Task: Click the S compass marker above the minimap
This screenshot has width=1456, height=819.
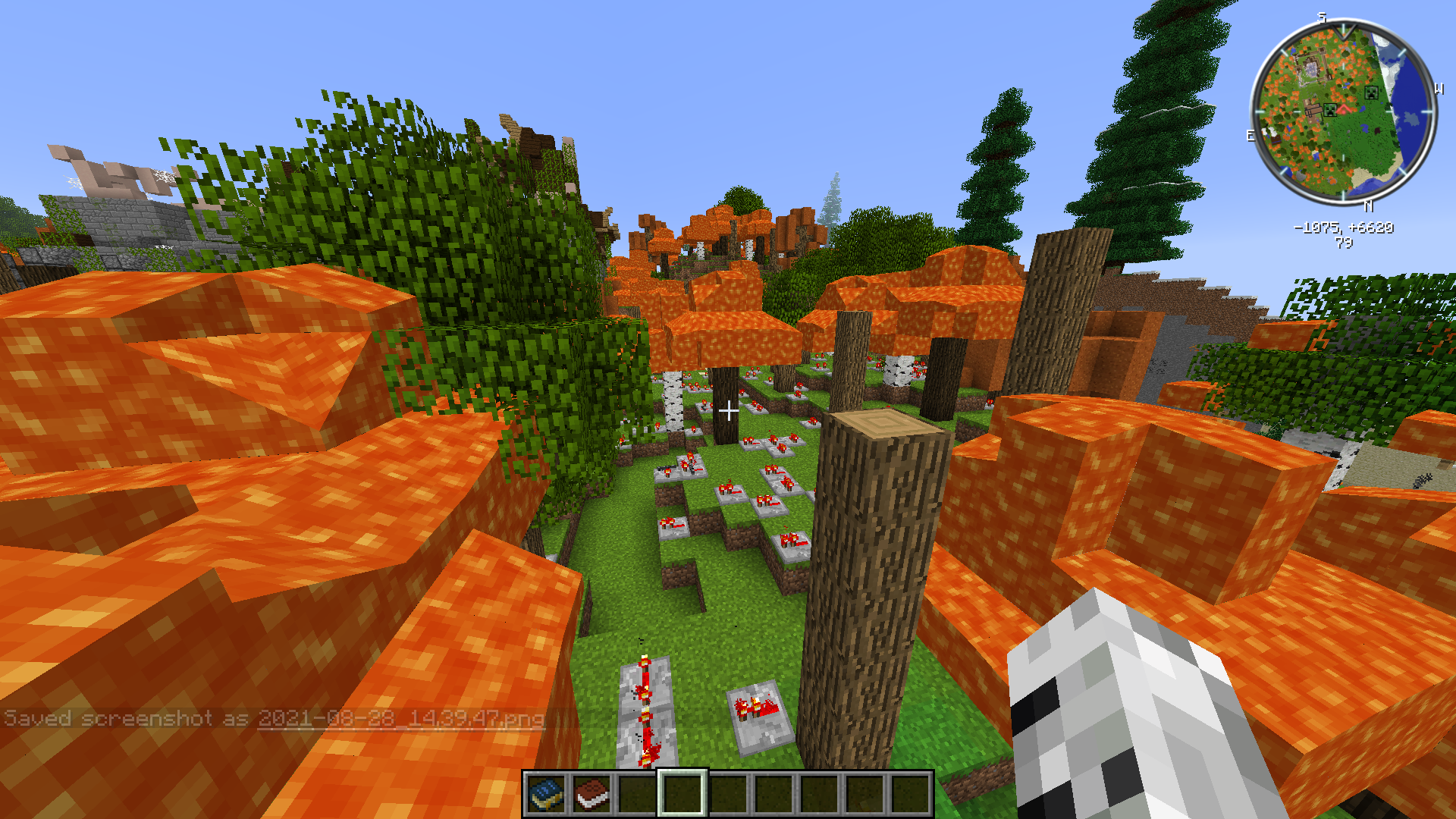Action: point(1322,16)
